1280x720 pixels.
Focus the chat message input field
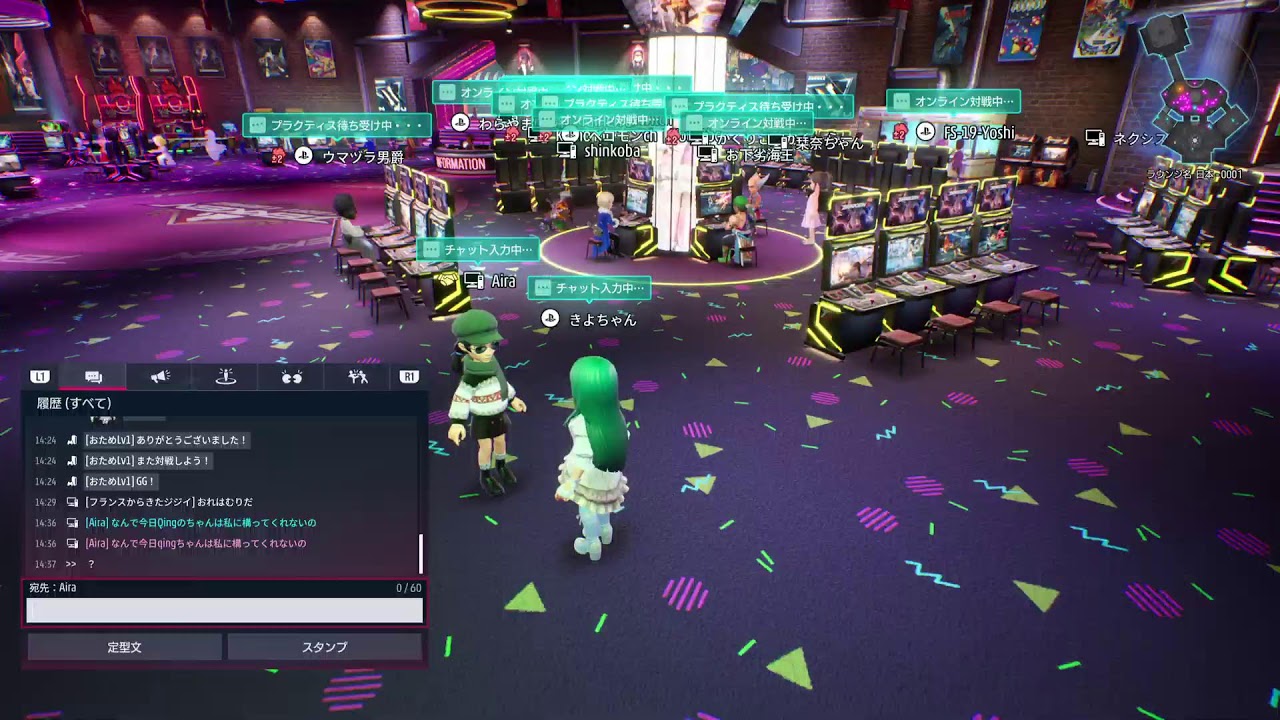coord(224,610)
